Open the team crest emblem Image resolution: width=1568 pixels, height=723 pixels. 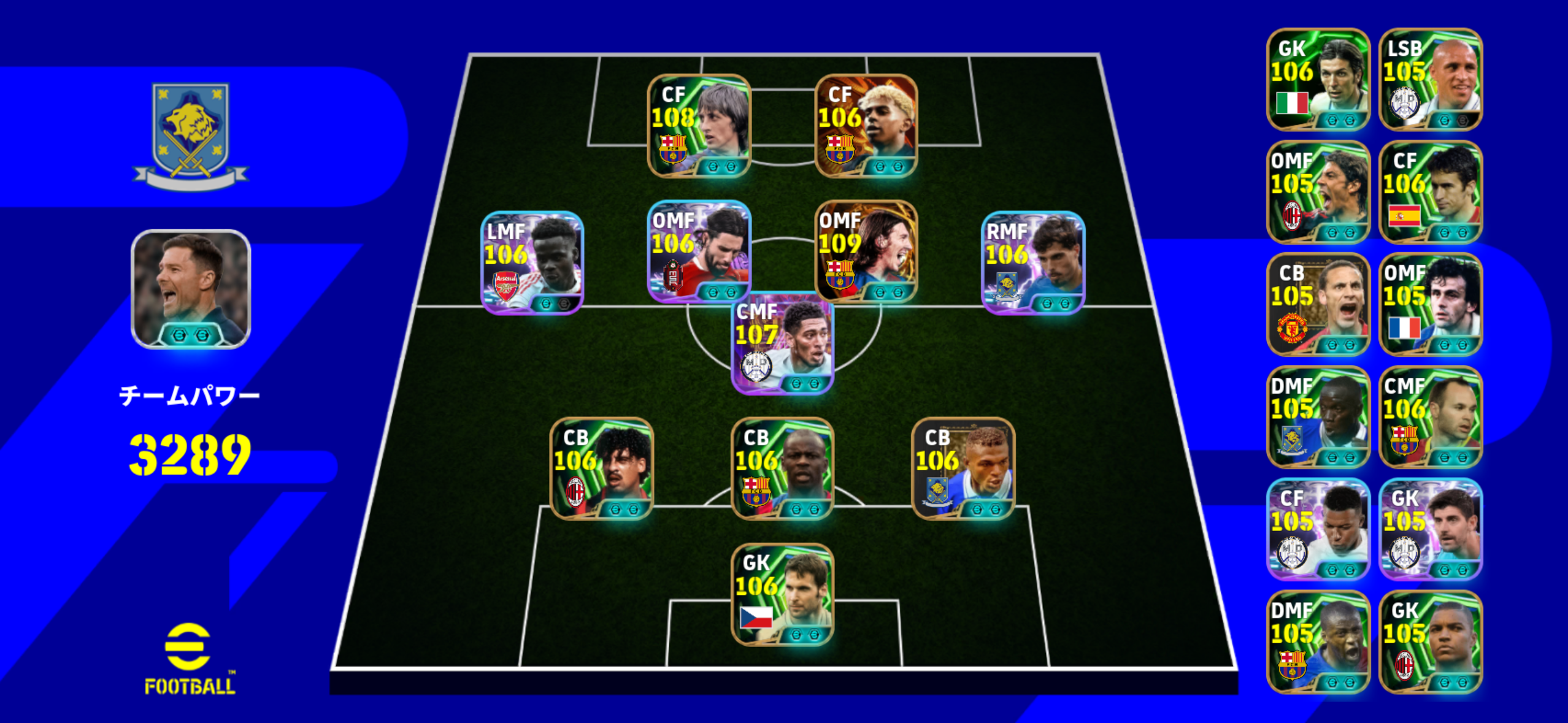point(191,136)
